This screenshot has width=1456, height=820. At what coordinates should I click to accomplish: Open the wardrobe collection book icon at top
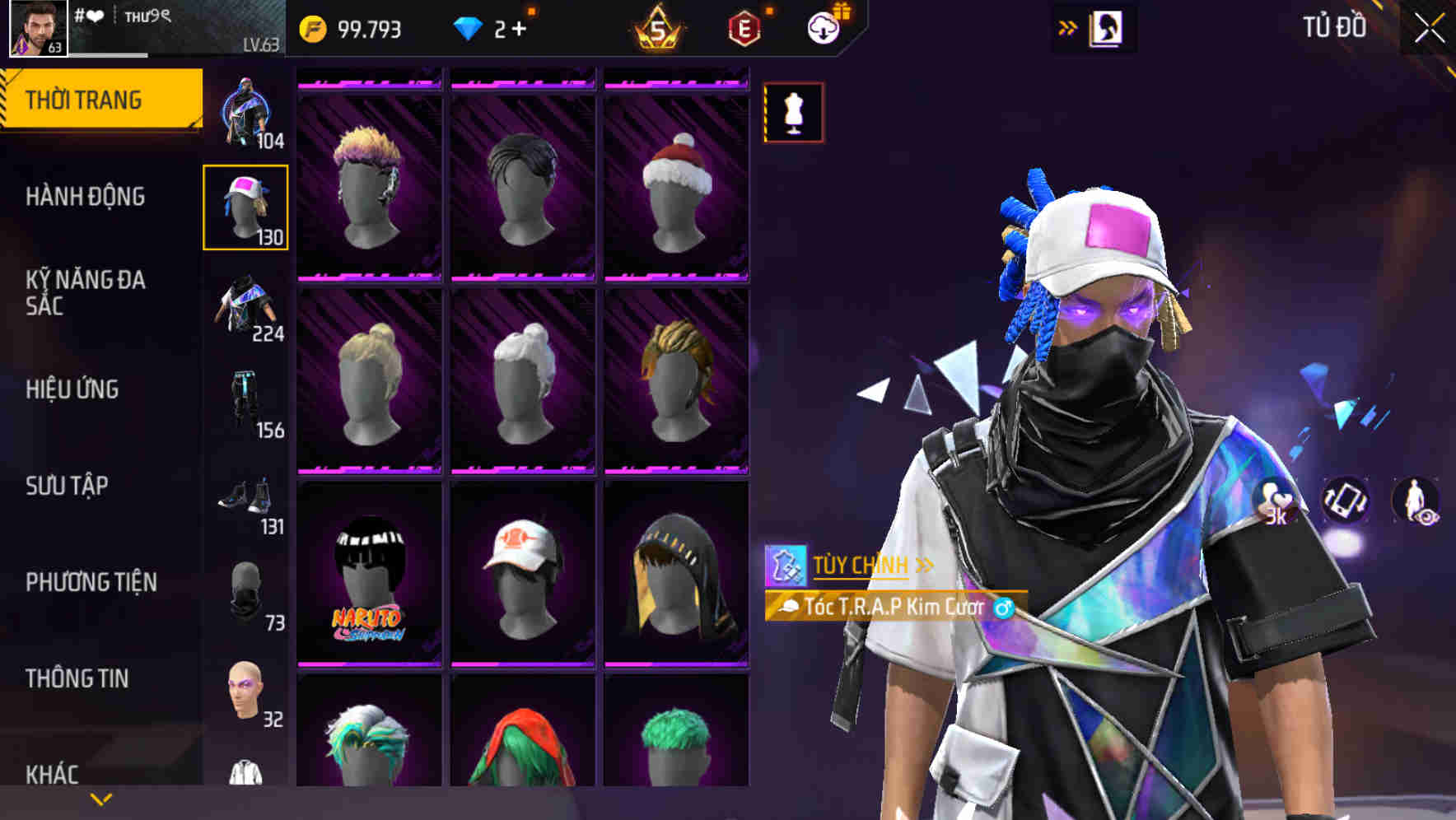tap(1108, 27)
